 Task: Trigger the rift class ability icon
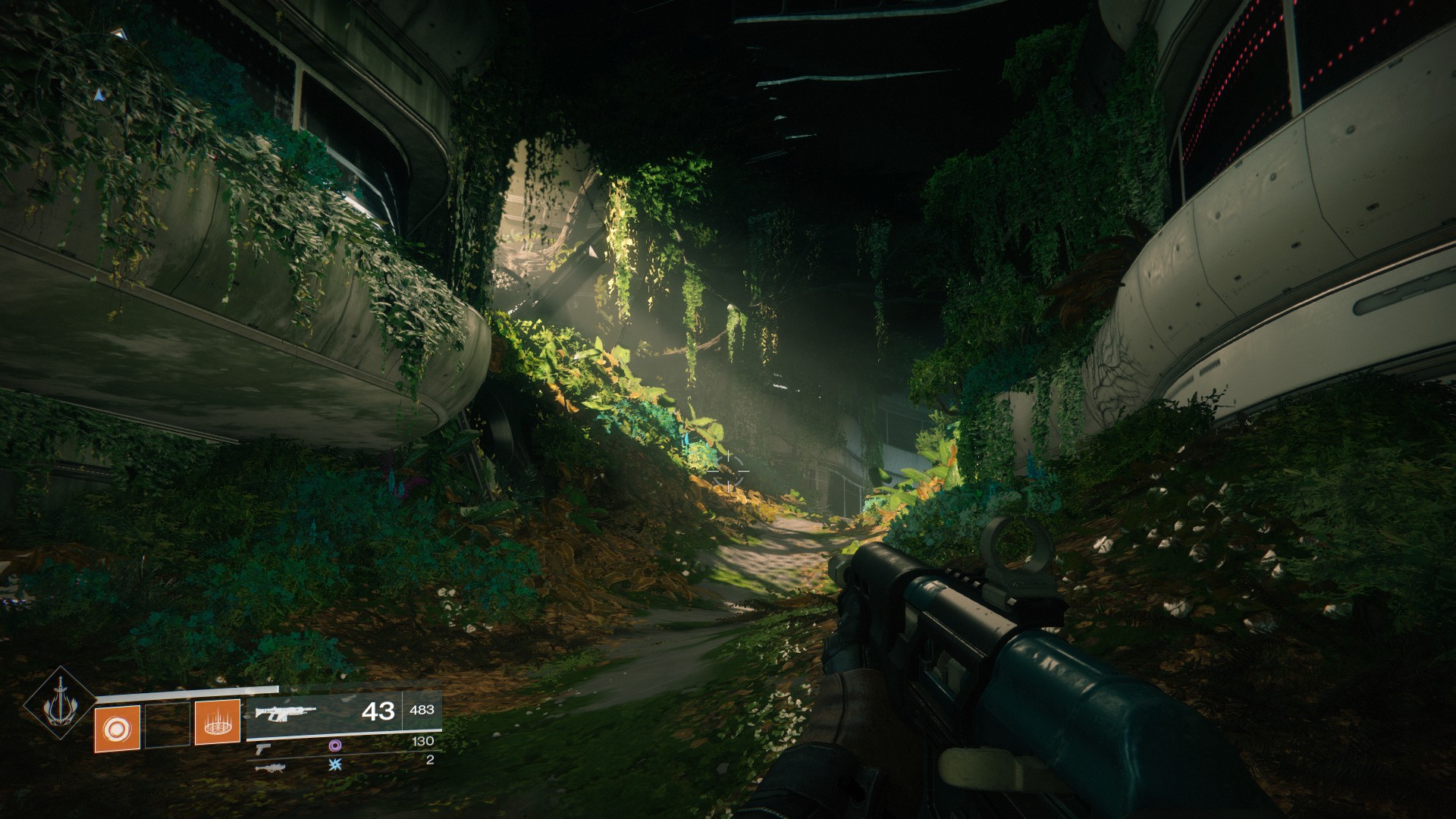218,721
